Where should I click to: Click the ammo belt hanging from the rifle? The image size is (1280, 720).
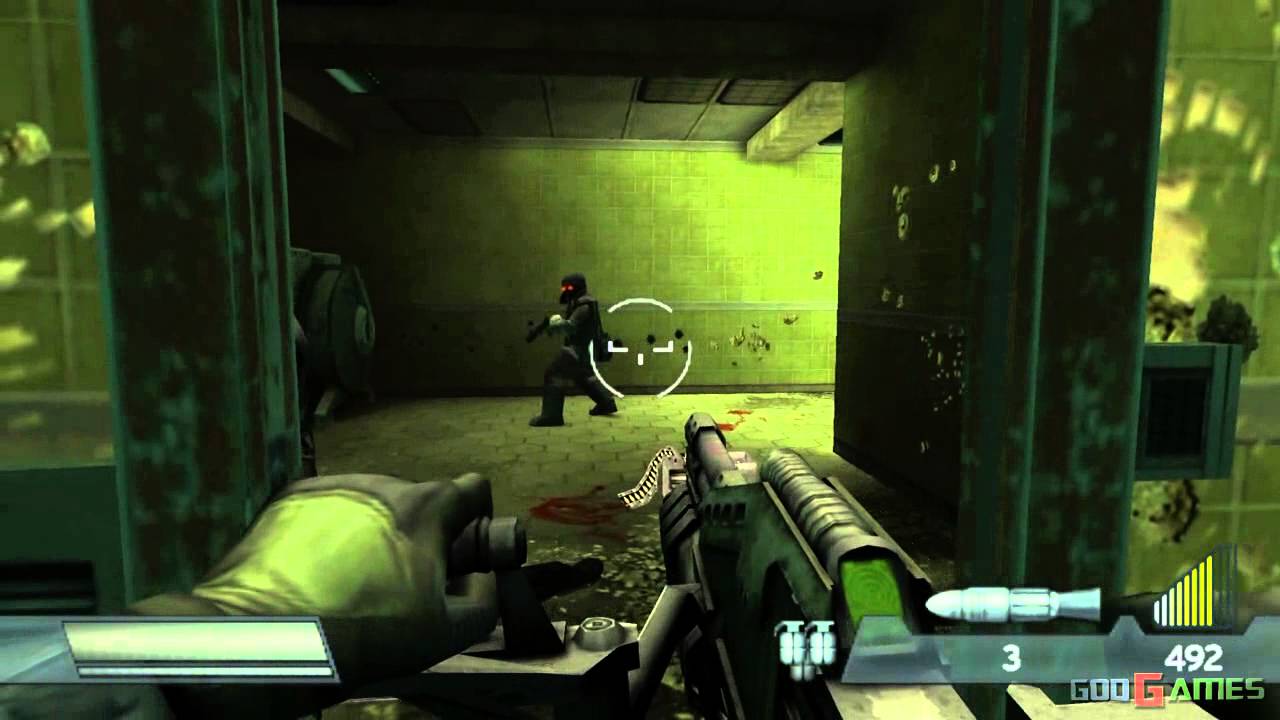coord(648,480)
